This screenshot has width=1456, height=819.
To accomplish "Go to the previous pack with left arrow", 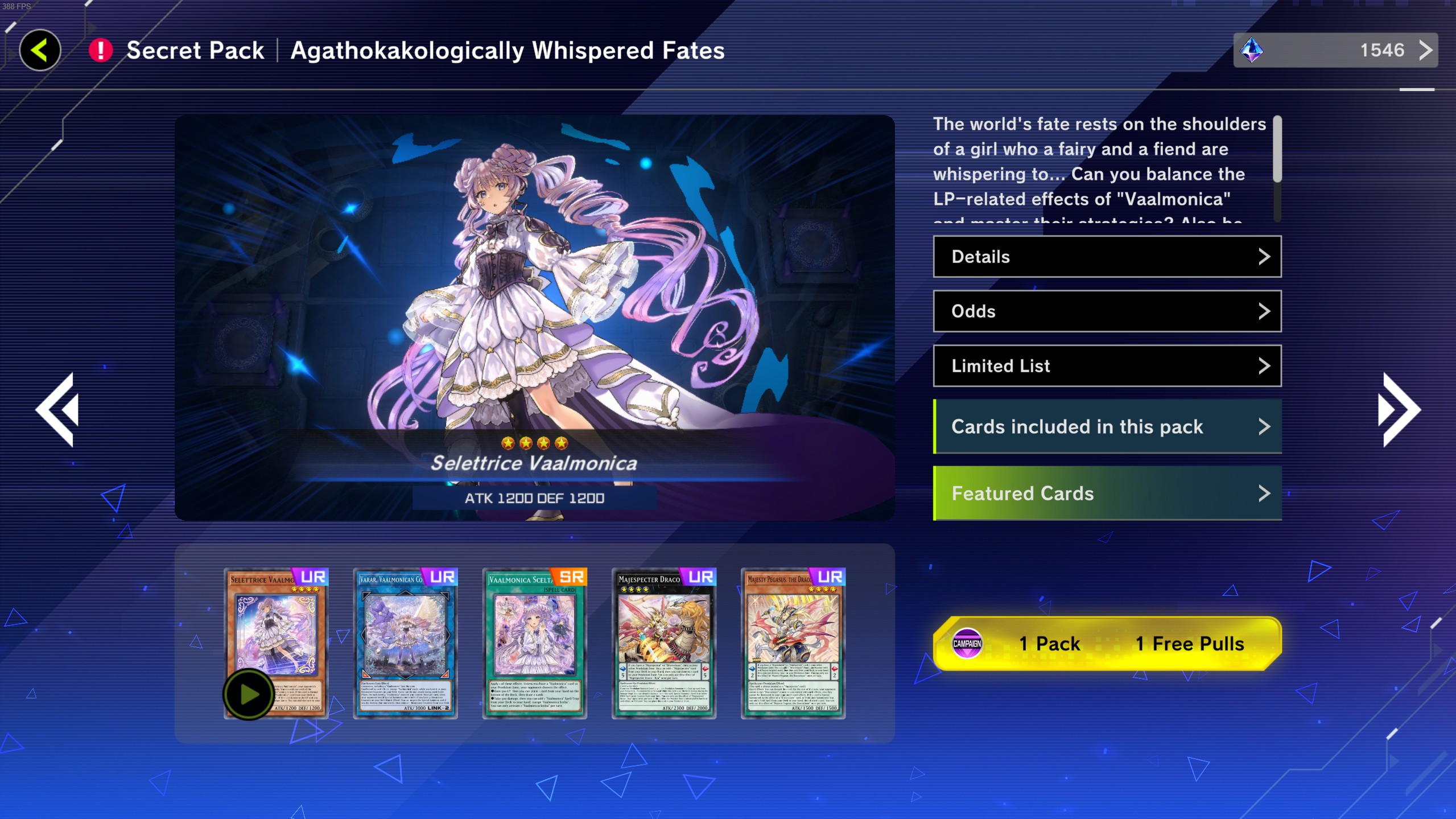I will tap(57, 410).
